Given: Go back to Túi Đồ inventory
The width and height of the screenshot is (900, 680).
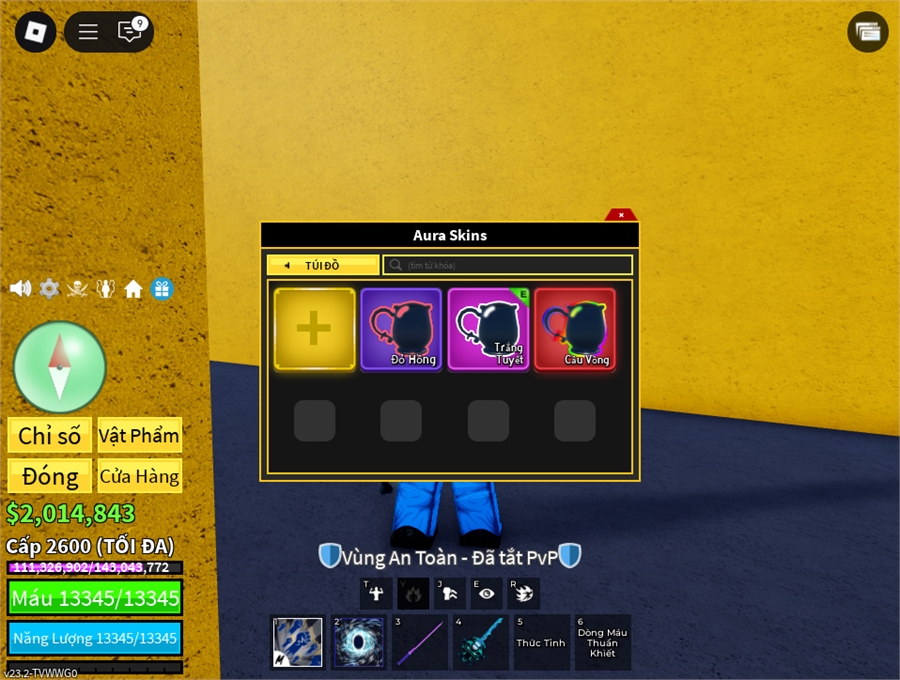Looking at the screenshot, I should pyautogui.click(x=322, y=265).
